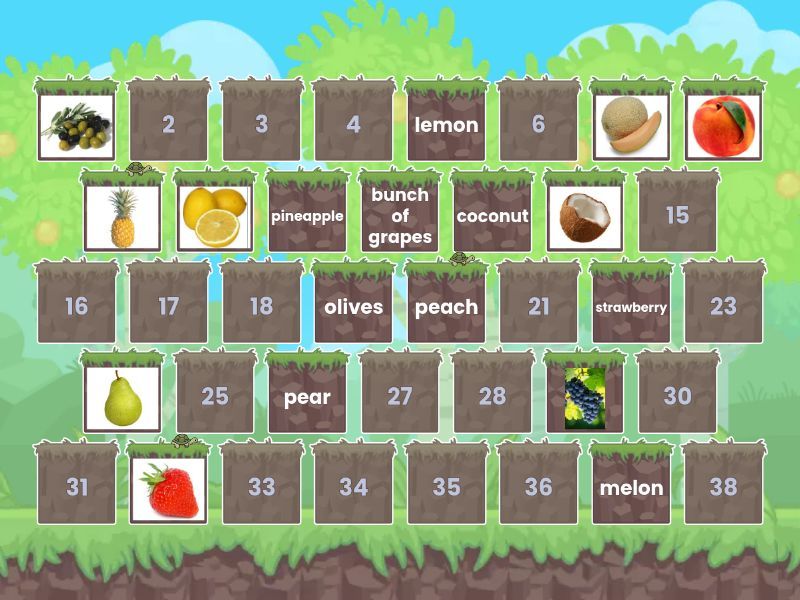Choose the olives word tile

click(353, 307)
